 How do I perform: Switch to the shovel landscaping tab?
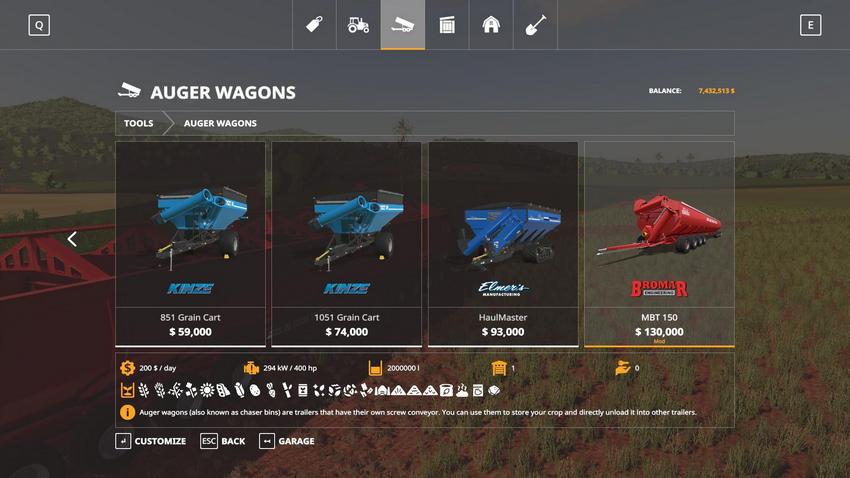[x=535, y=25]
